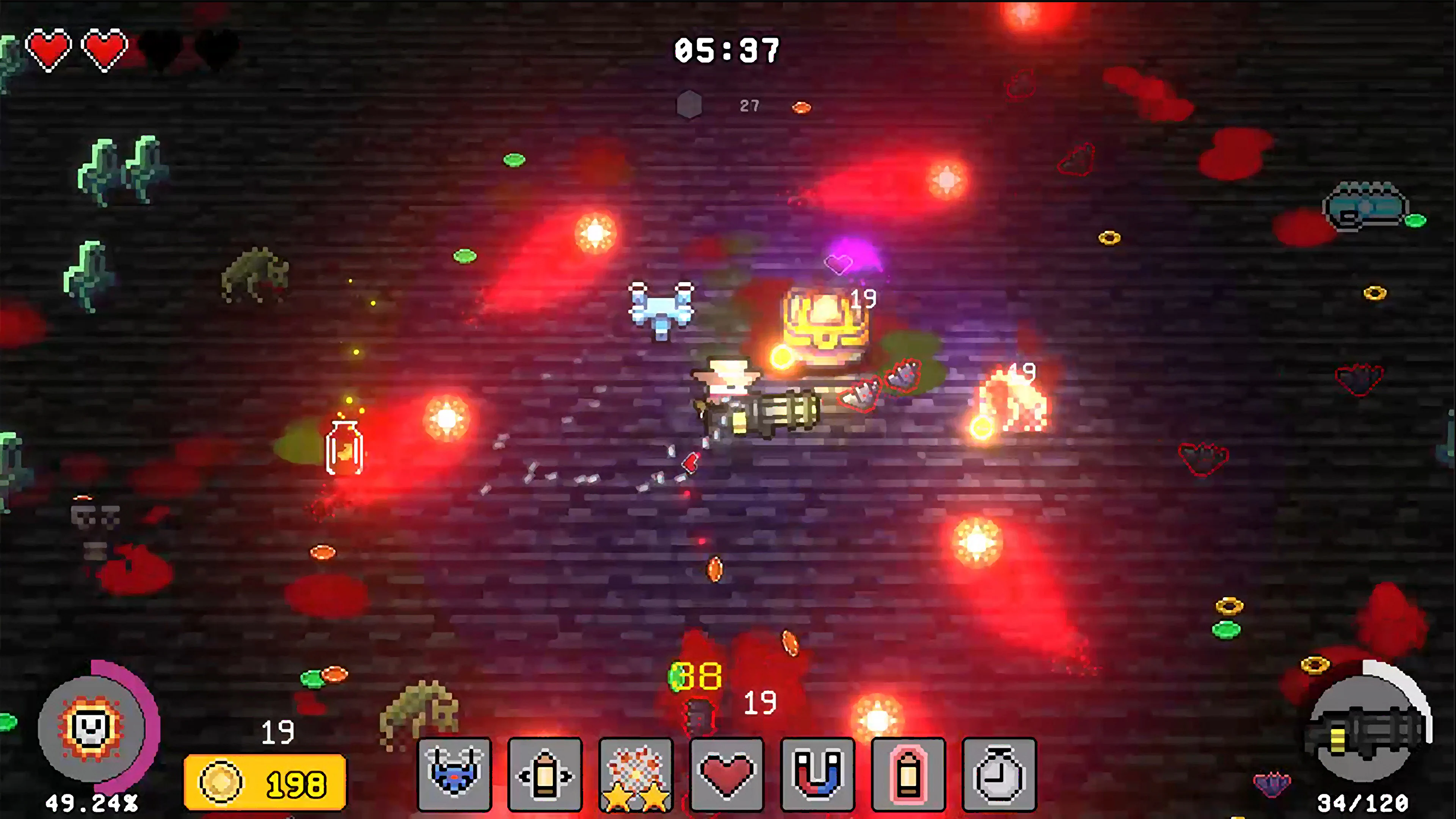Screen dimensions: 1456x819
Task: Click the burning skull character ability icon
Action: pos(91,729)
